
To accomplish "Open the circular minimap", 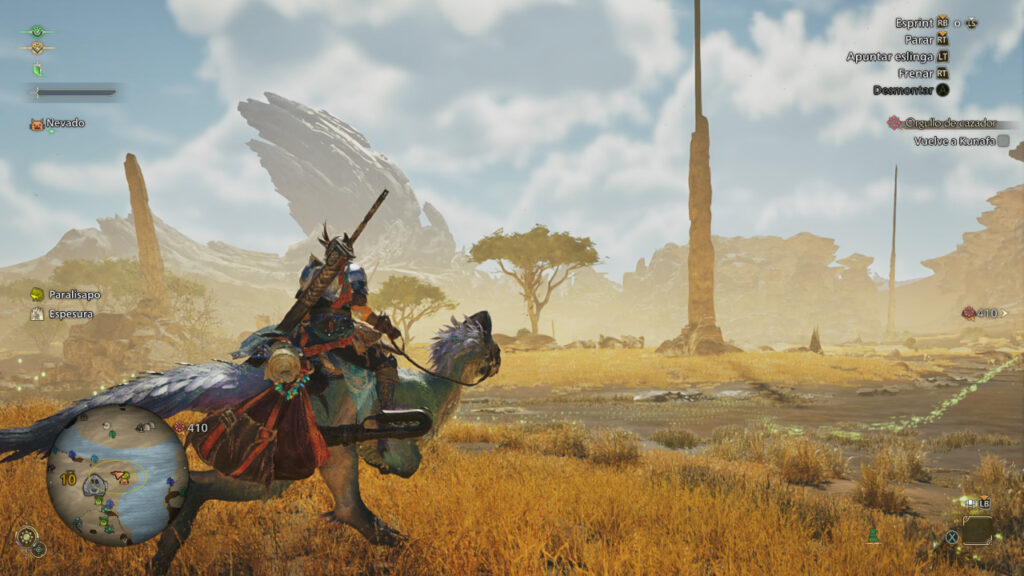I will (x=117, y=473).
